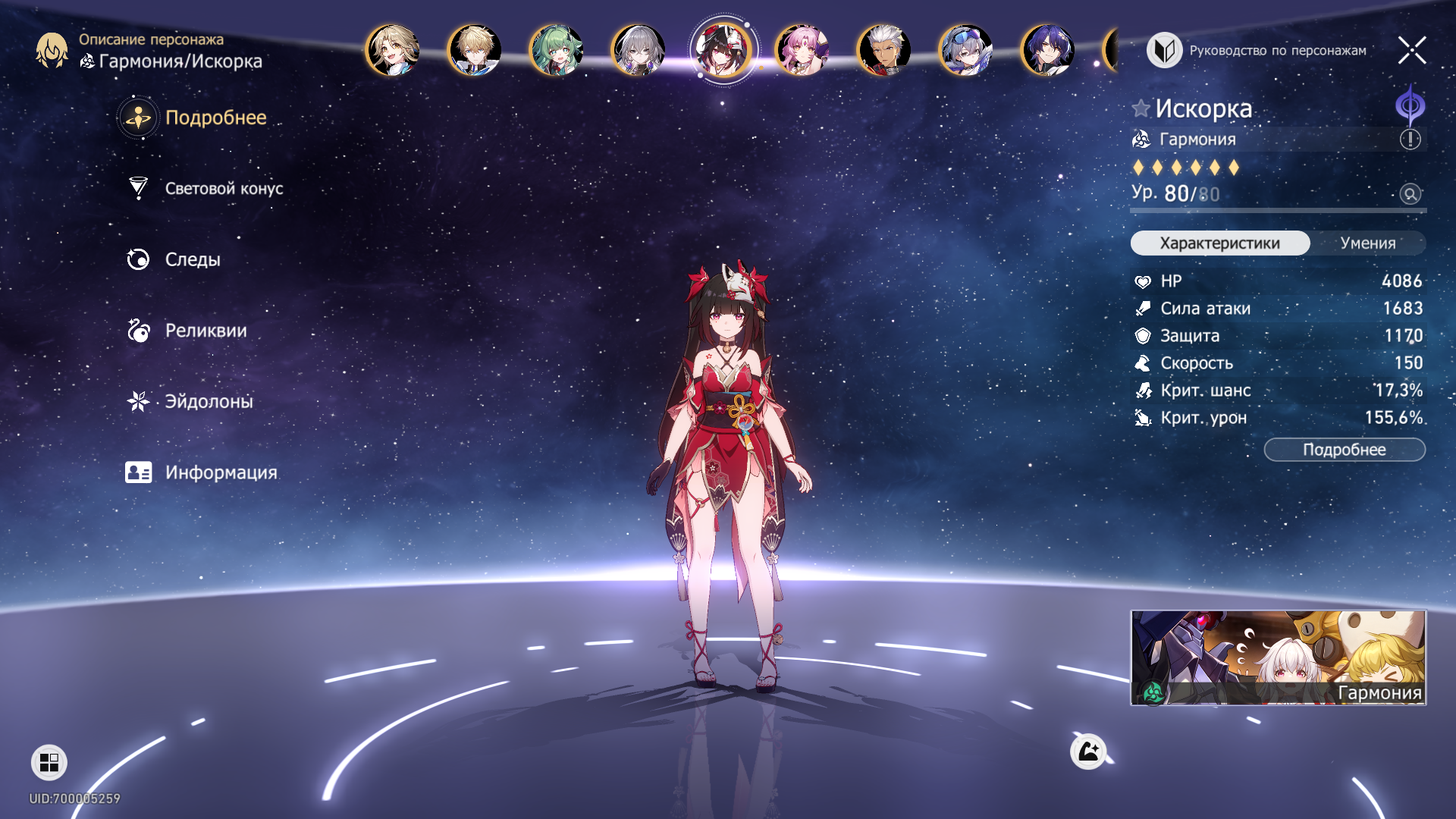
Task: Show the Эйдолоны section
Action: [x=208, y=401]
